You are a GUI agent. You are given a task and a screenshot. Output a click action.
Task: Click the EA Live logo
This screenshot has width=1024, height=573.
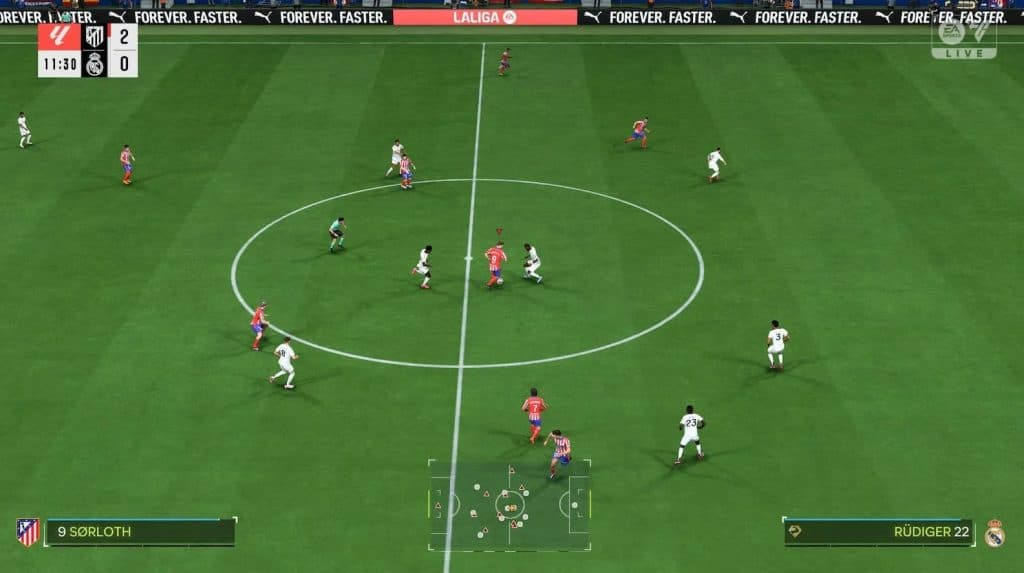click(x=963, y=39)
